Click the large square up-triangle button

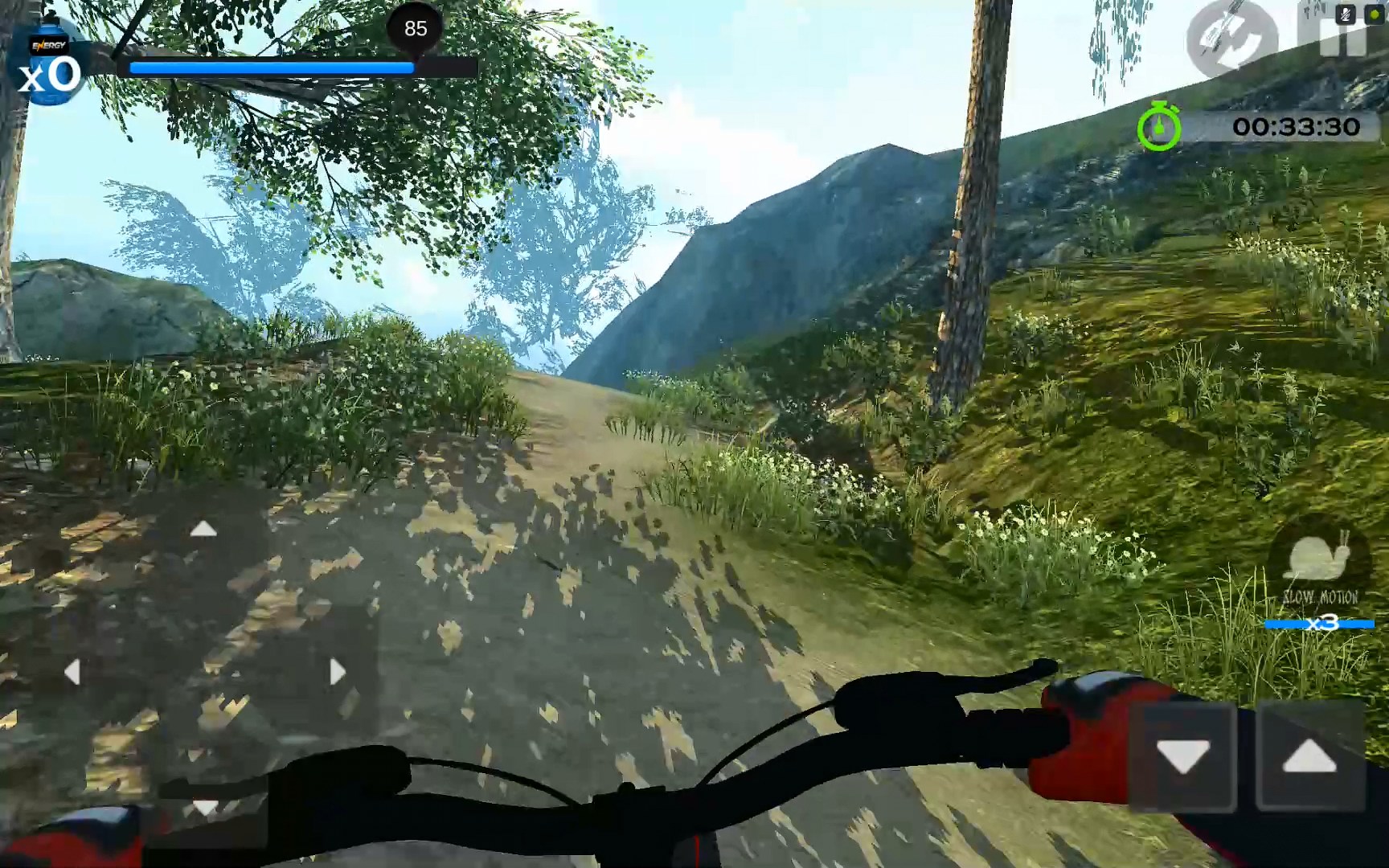[1309, 756]
